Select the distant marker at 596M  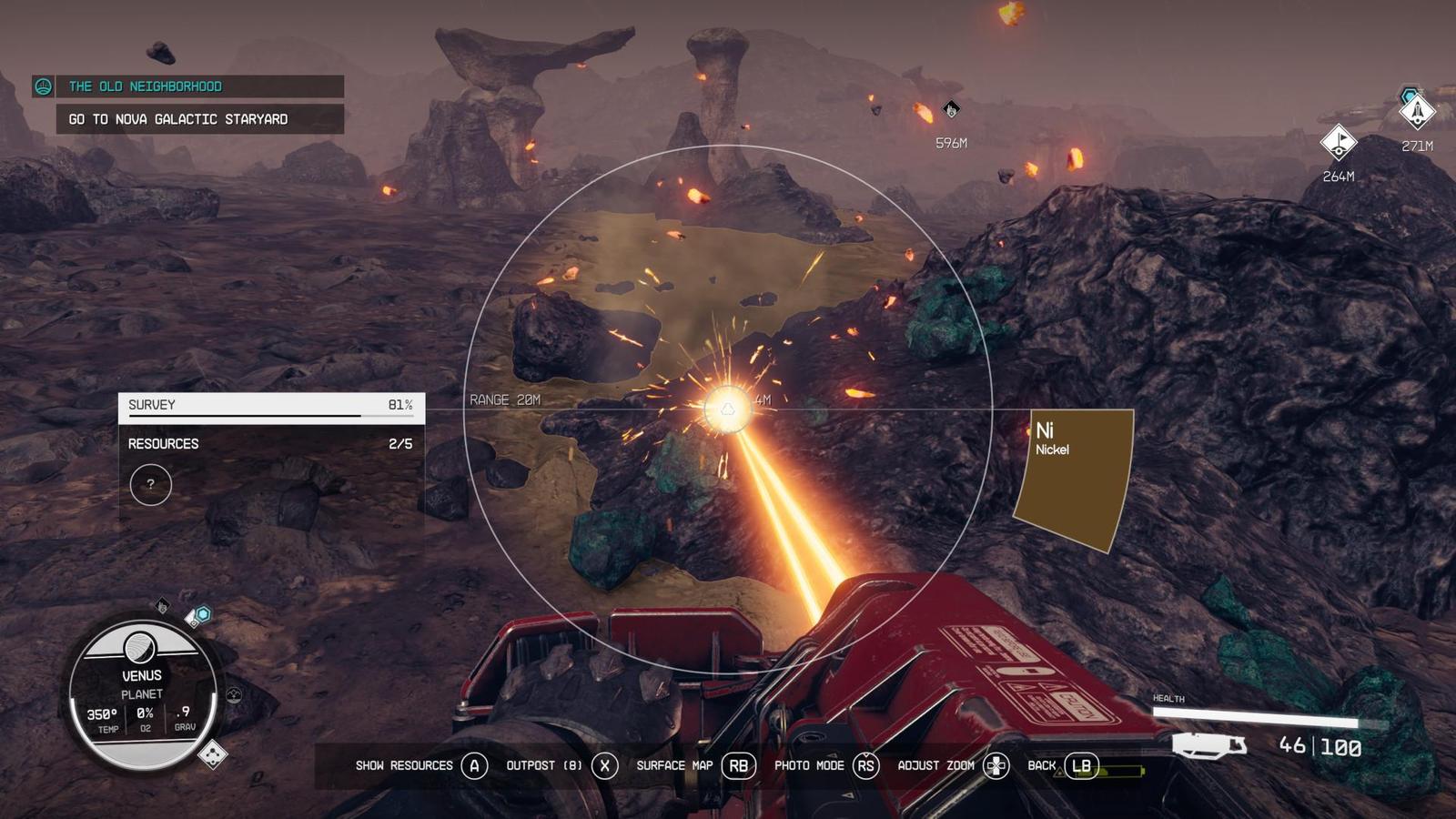click(x=951, y=110)
